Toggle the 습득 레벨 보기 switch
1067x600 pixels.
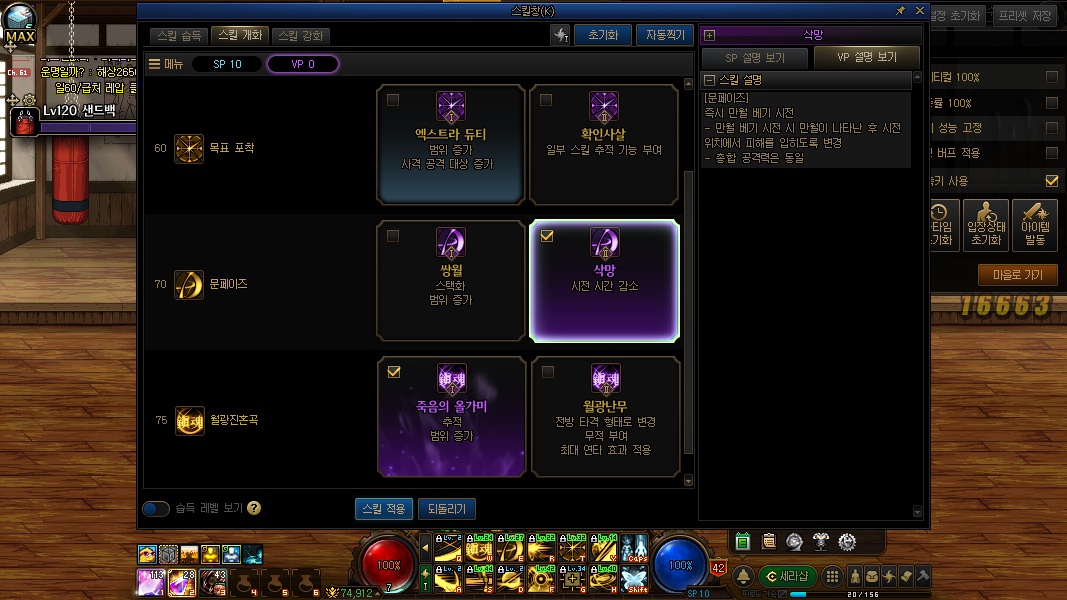pos(156,509)
